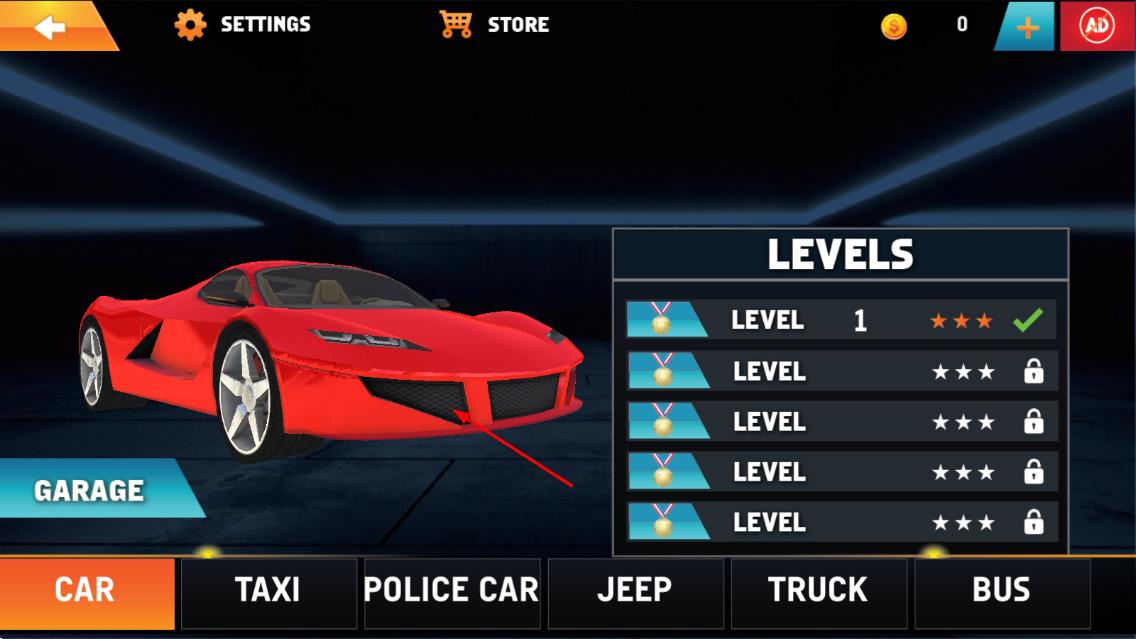Switch to the Car tab
The image size is (1136, 639).
pyautogui.click(x=86, y=590)
